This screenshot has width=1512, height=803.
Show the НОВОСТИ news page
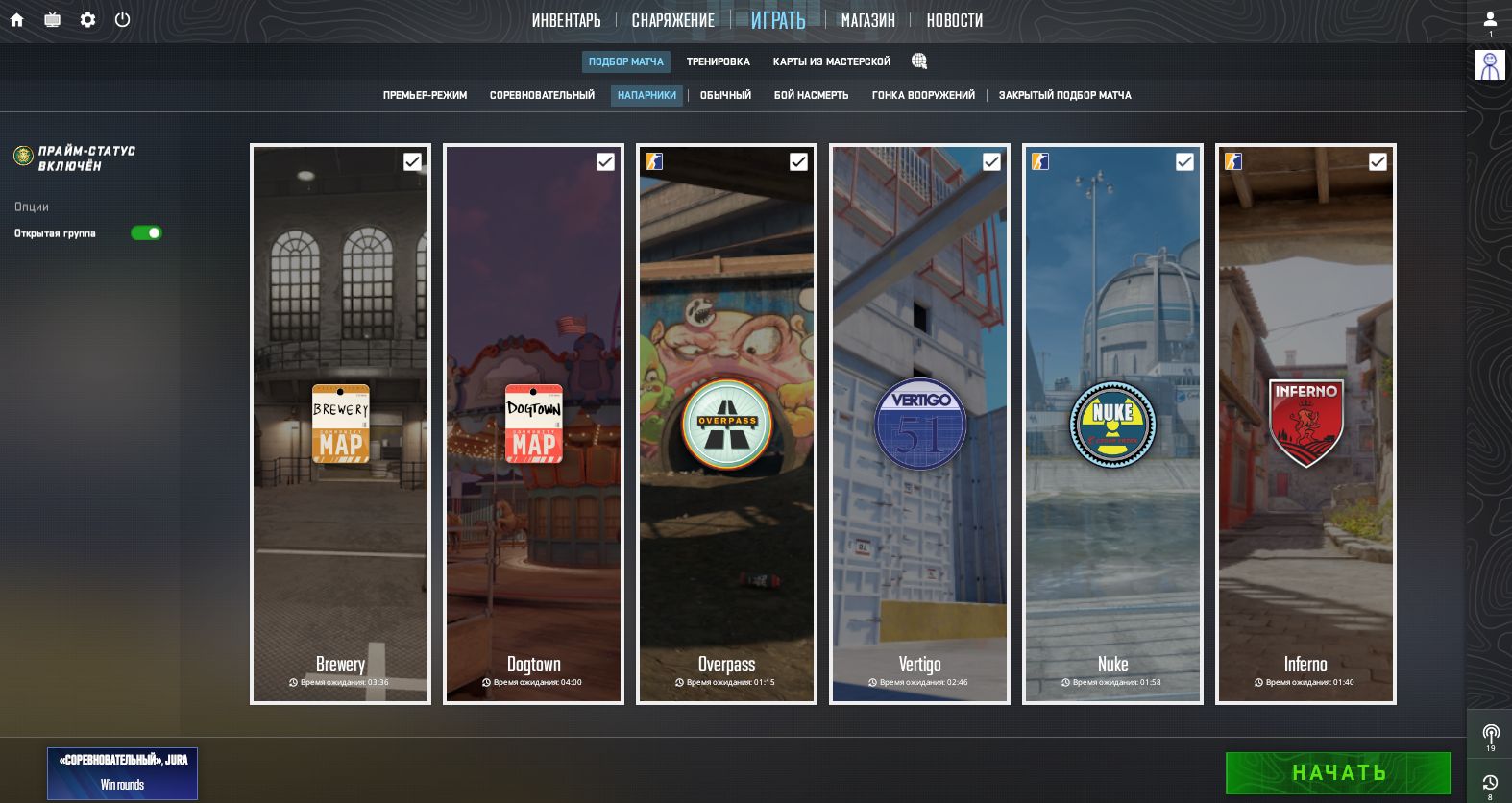tap(954, 20)
